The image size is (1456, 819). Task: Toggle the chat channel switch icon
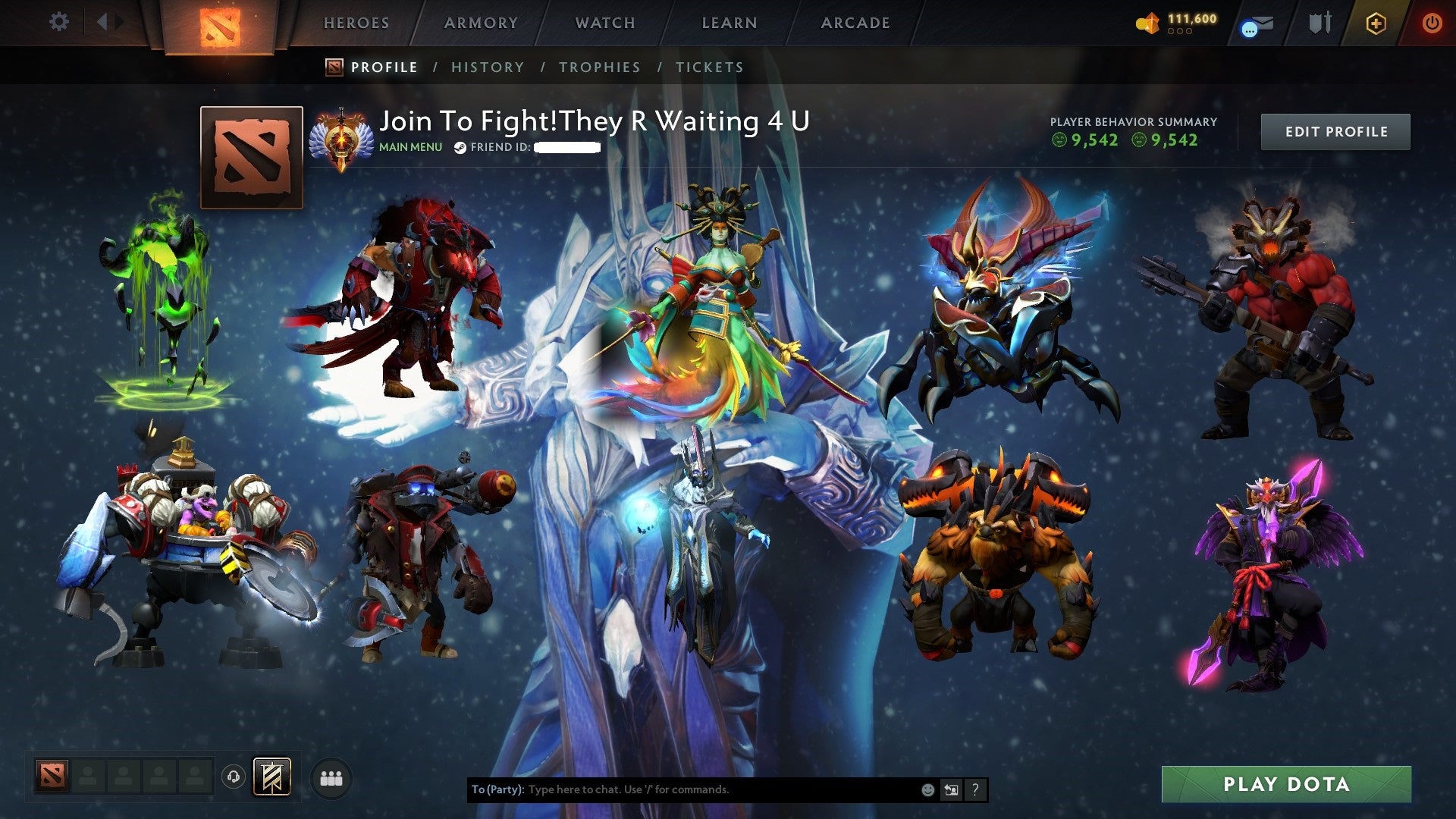coord(950,789)
